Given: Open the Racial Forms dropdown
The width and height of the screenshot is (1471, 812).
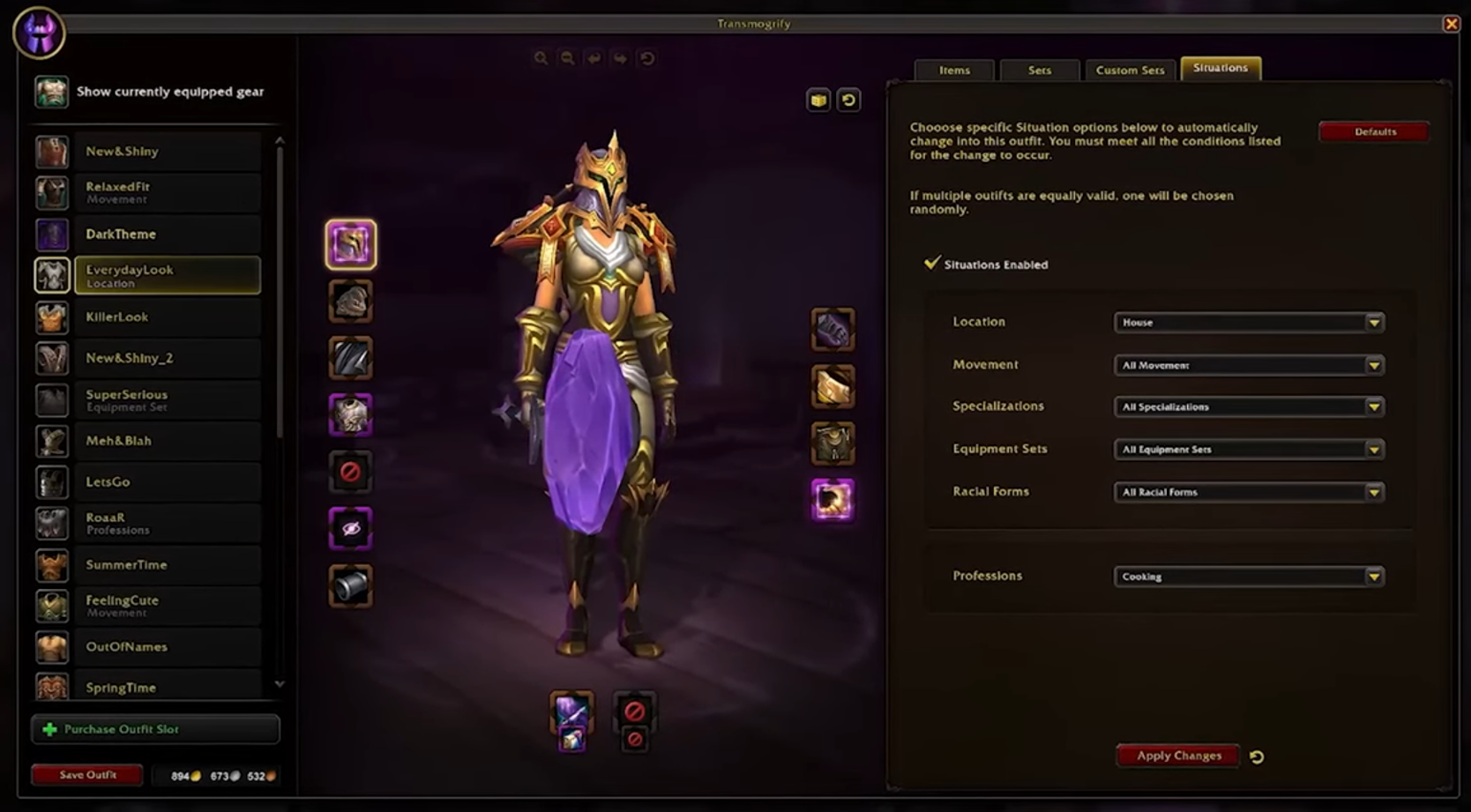Looking at the screenshot, I should (1248, 492).
